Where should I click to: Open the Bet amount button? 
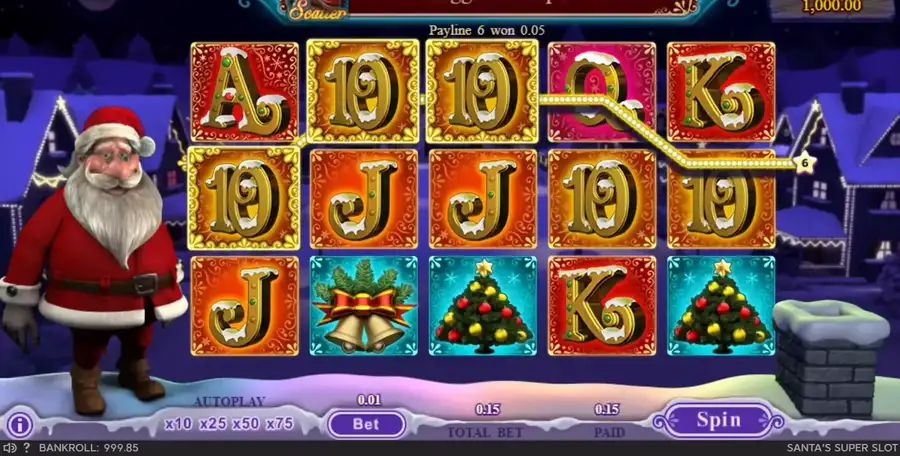[x=366, y=423]
